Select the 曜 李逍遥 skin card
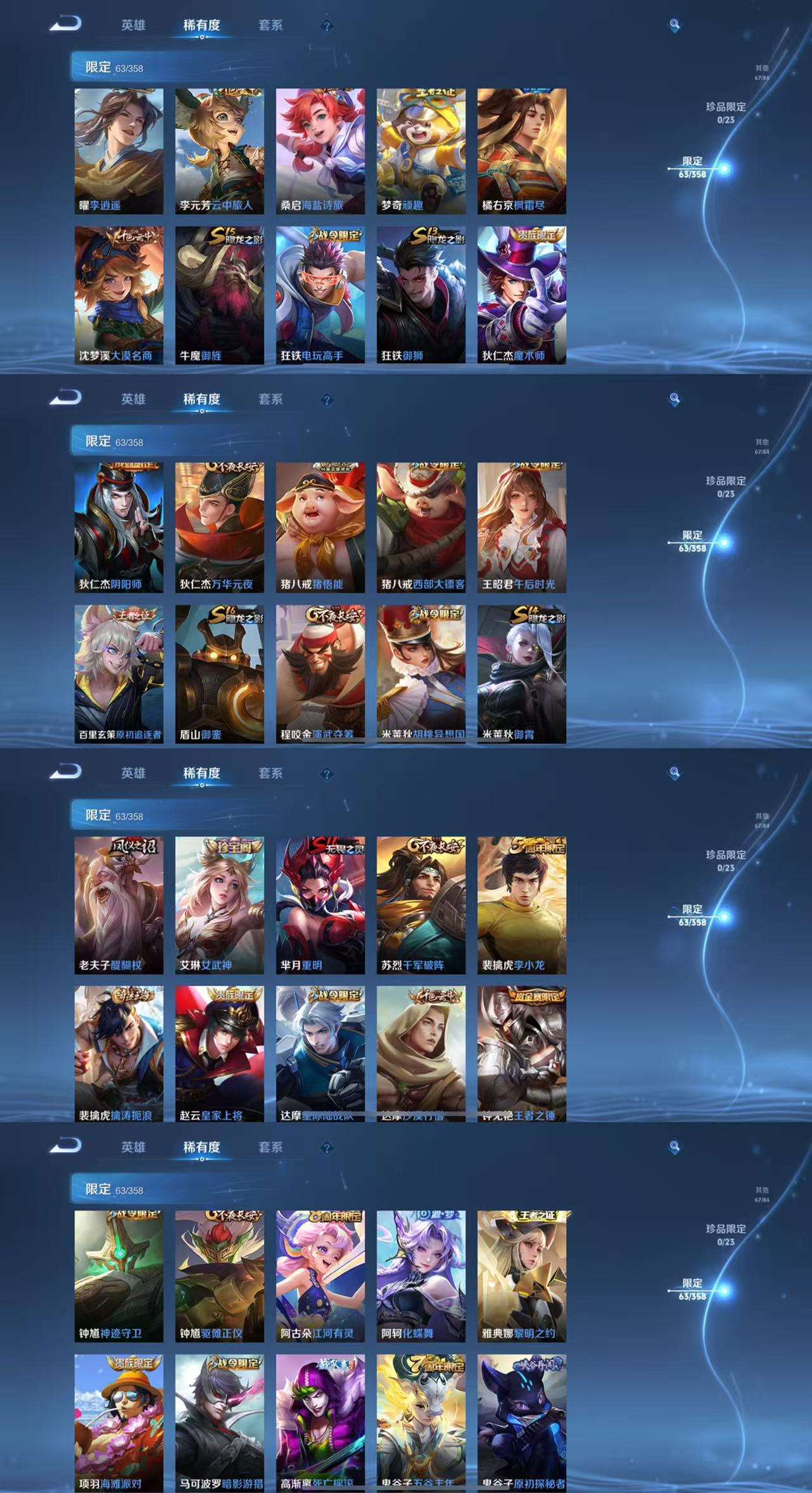812x1493 pixels. click(x=118, y=151)
